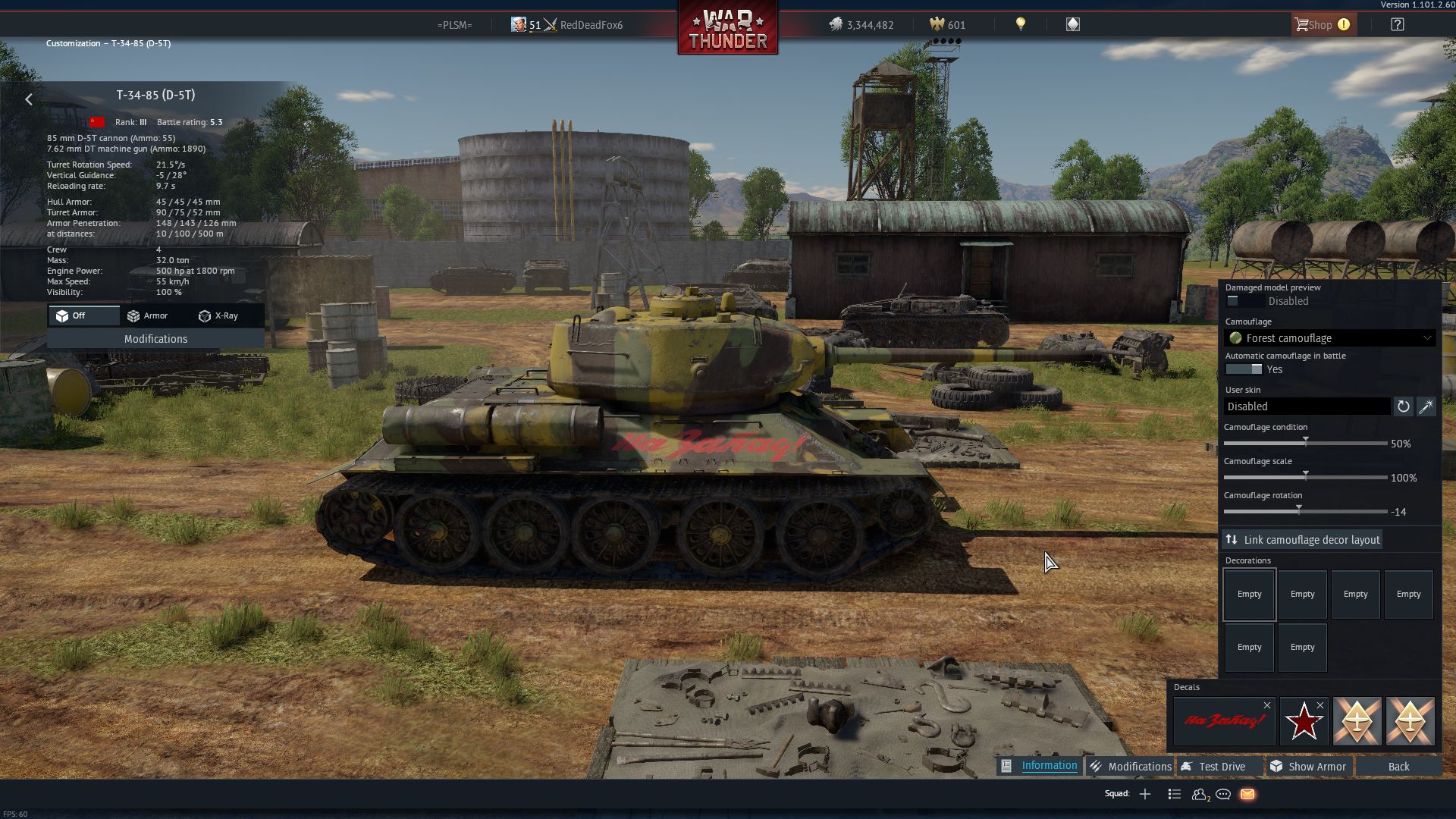1456x819 pixels.
Task: Toggle Damaged model preview
Action: click(x=1244, y=301)
